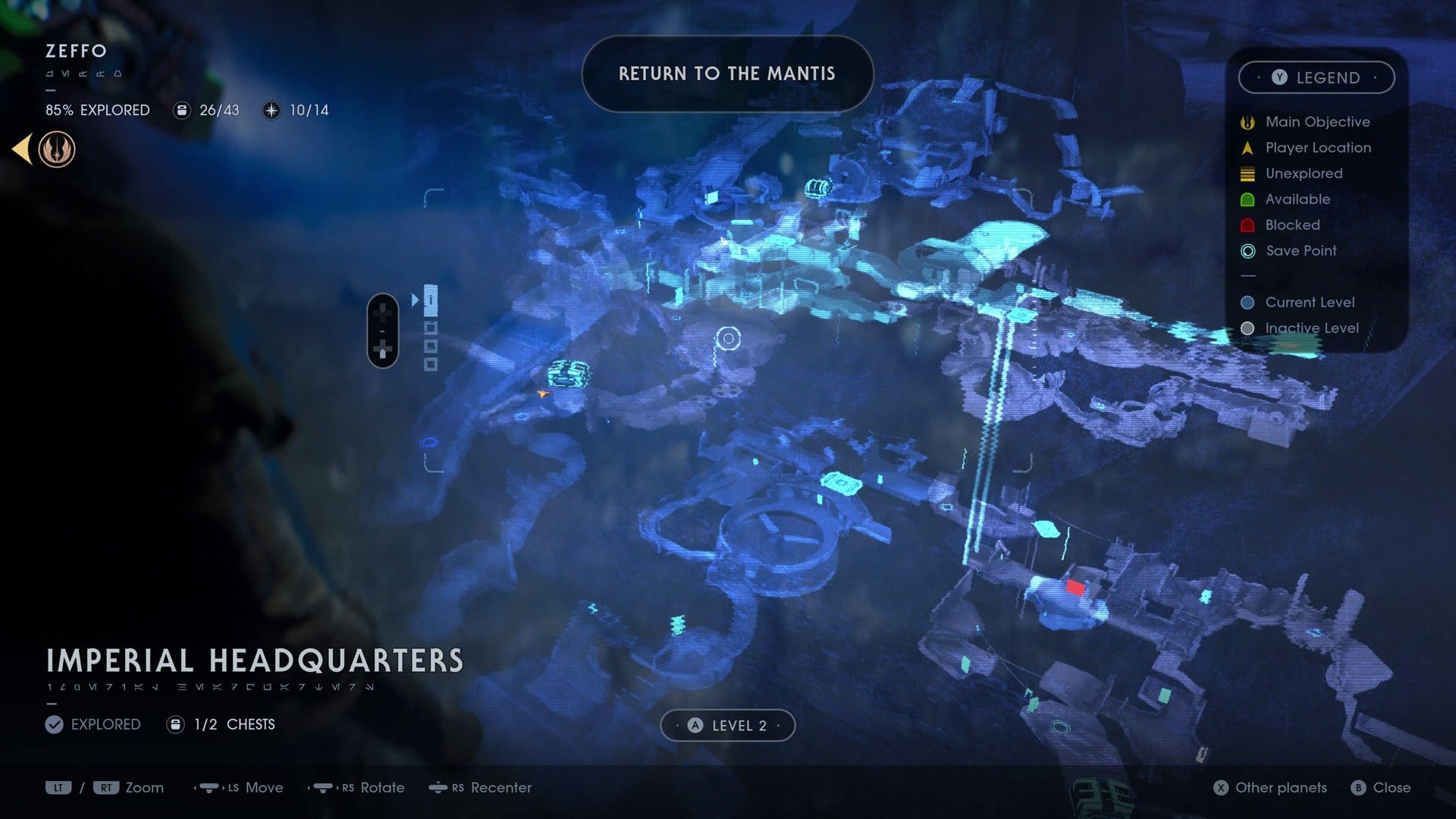Click the Unexplored legend entry
This screenshot has width=1456, height=819.
point(1303,174)
